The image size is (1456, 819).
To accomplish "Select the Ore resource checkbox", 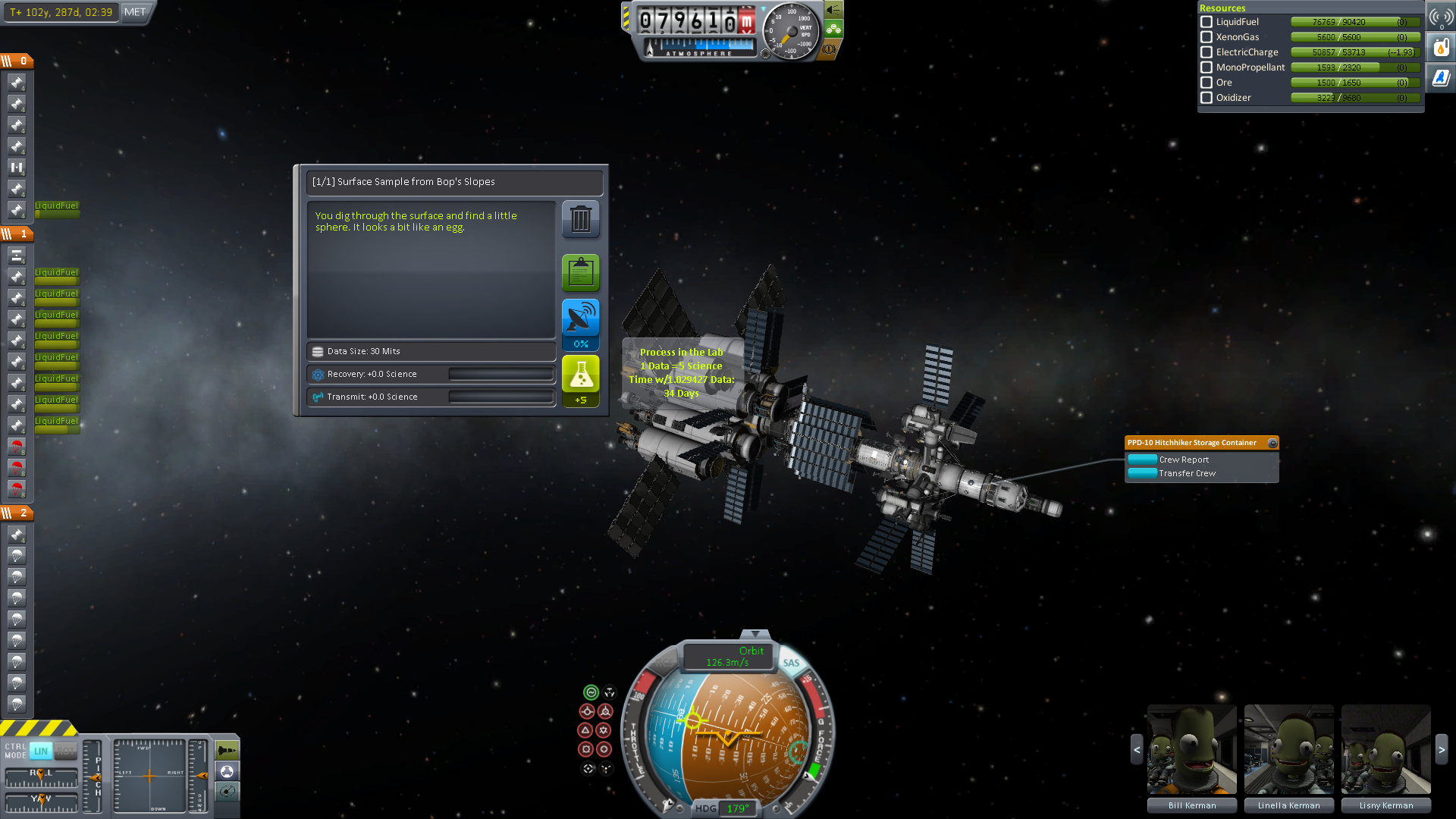I will (x=1207, y=83).
